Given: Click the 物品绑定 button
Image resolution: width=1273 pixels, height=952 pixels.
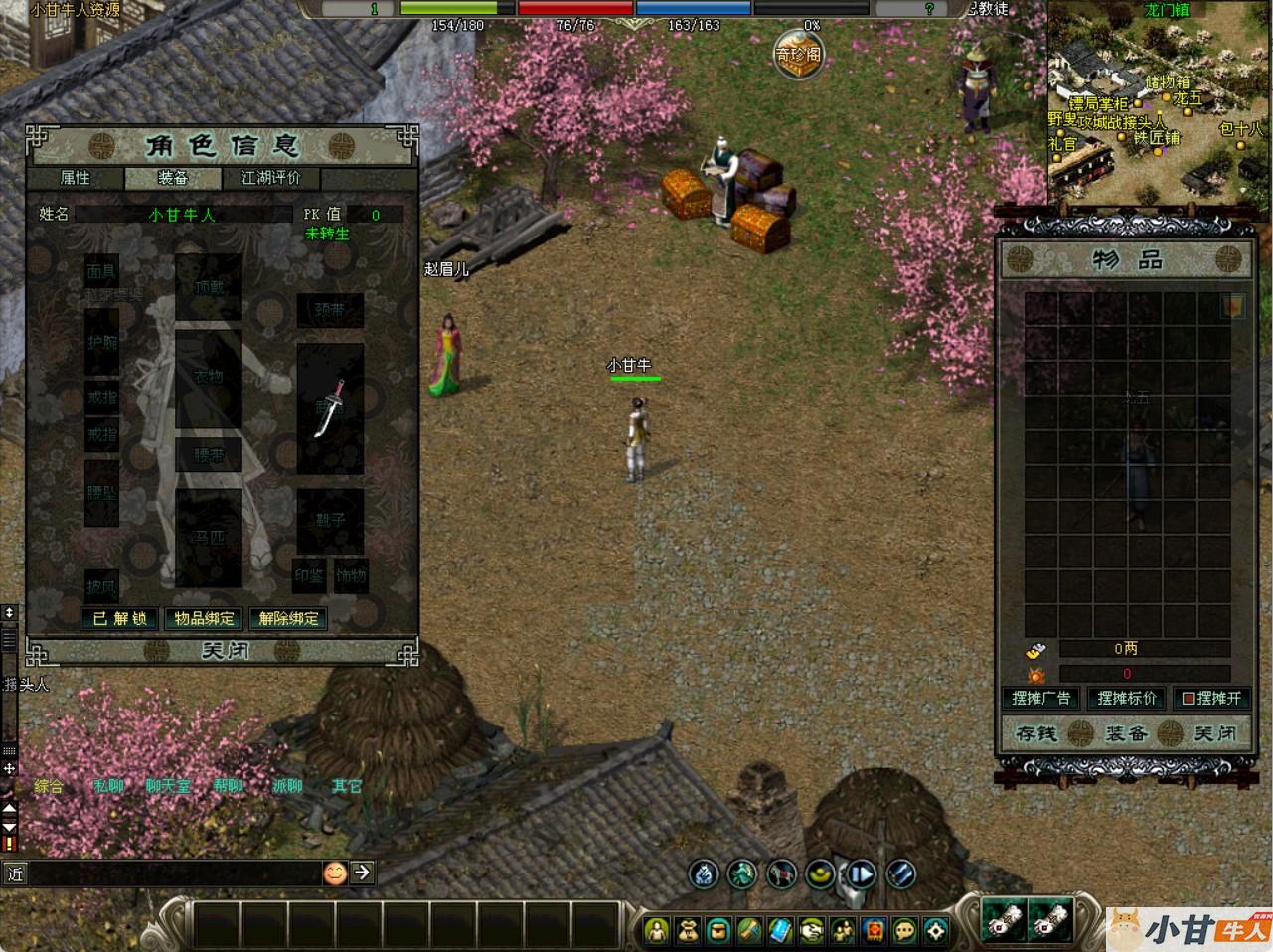Looking at the screenshot, I should [205, 618].
